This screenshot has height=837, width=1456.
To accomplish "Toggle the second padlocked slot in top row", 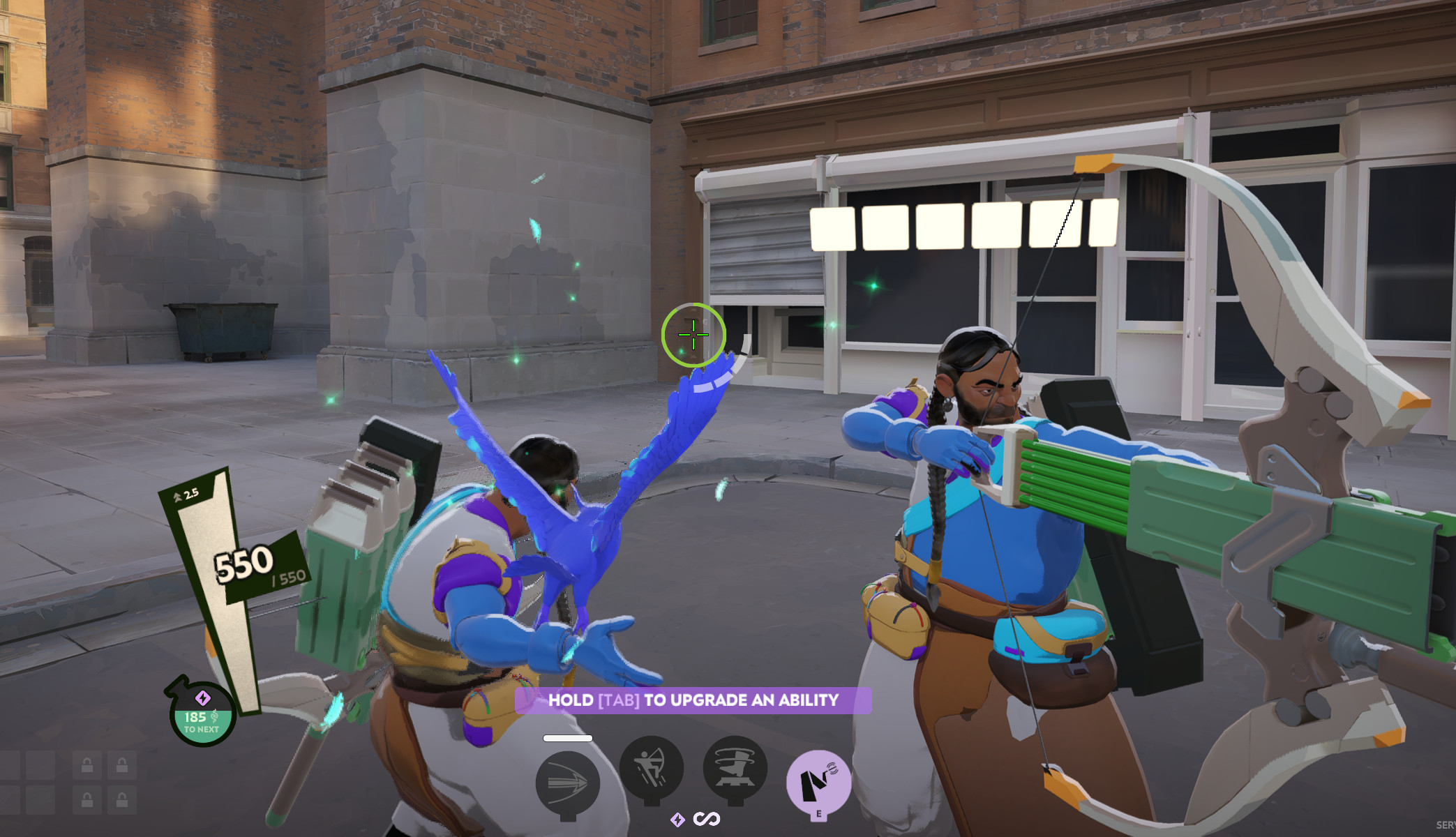I will (x=122, y=765).
